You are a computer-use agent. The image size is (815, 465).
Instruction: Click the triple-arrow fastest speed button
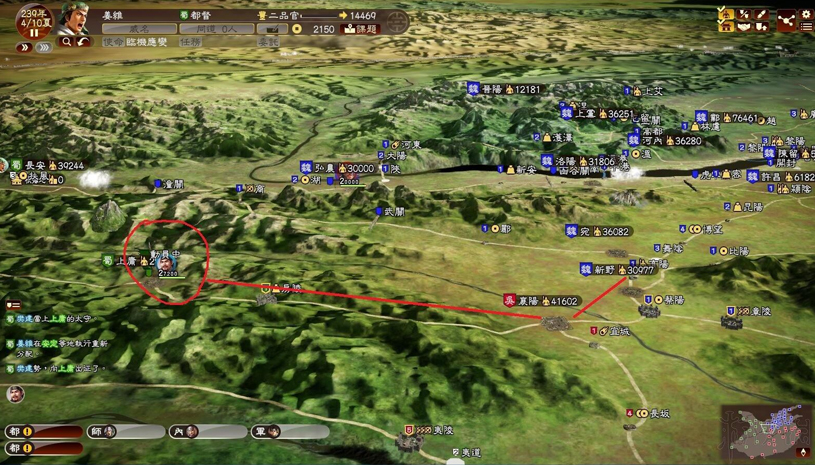[x=43, y=47]
